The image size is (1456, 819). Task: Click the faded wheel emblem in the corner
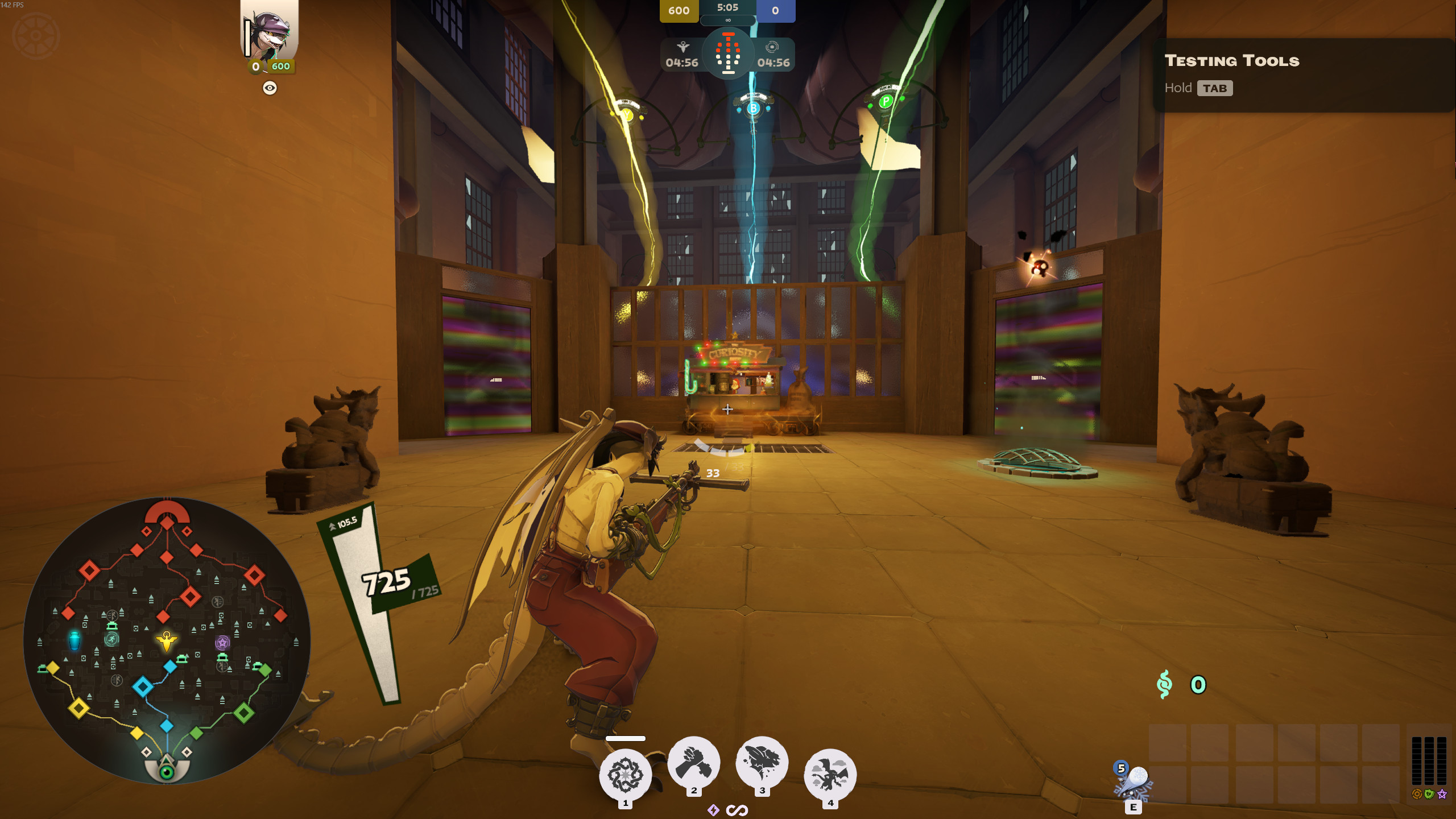pos(36,36)
